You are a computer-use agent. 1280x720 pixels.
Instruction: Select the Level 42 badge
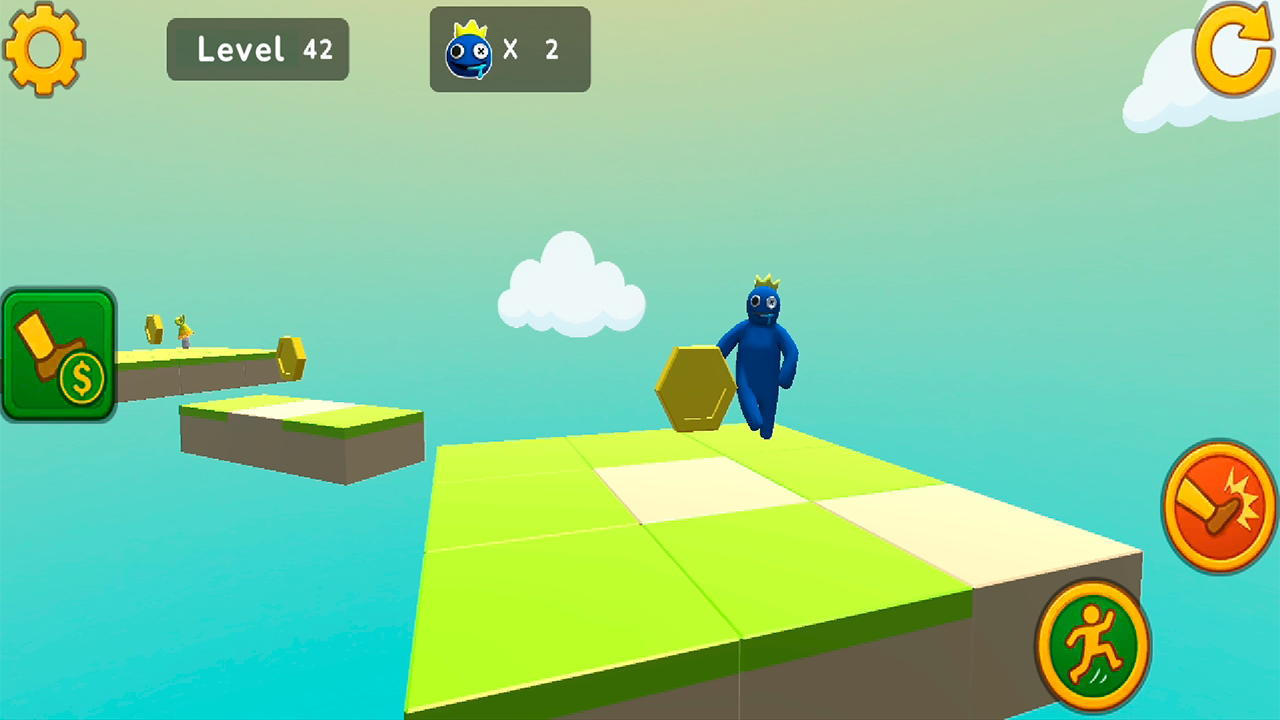coord(258,49)
